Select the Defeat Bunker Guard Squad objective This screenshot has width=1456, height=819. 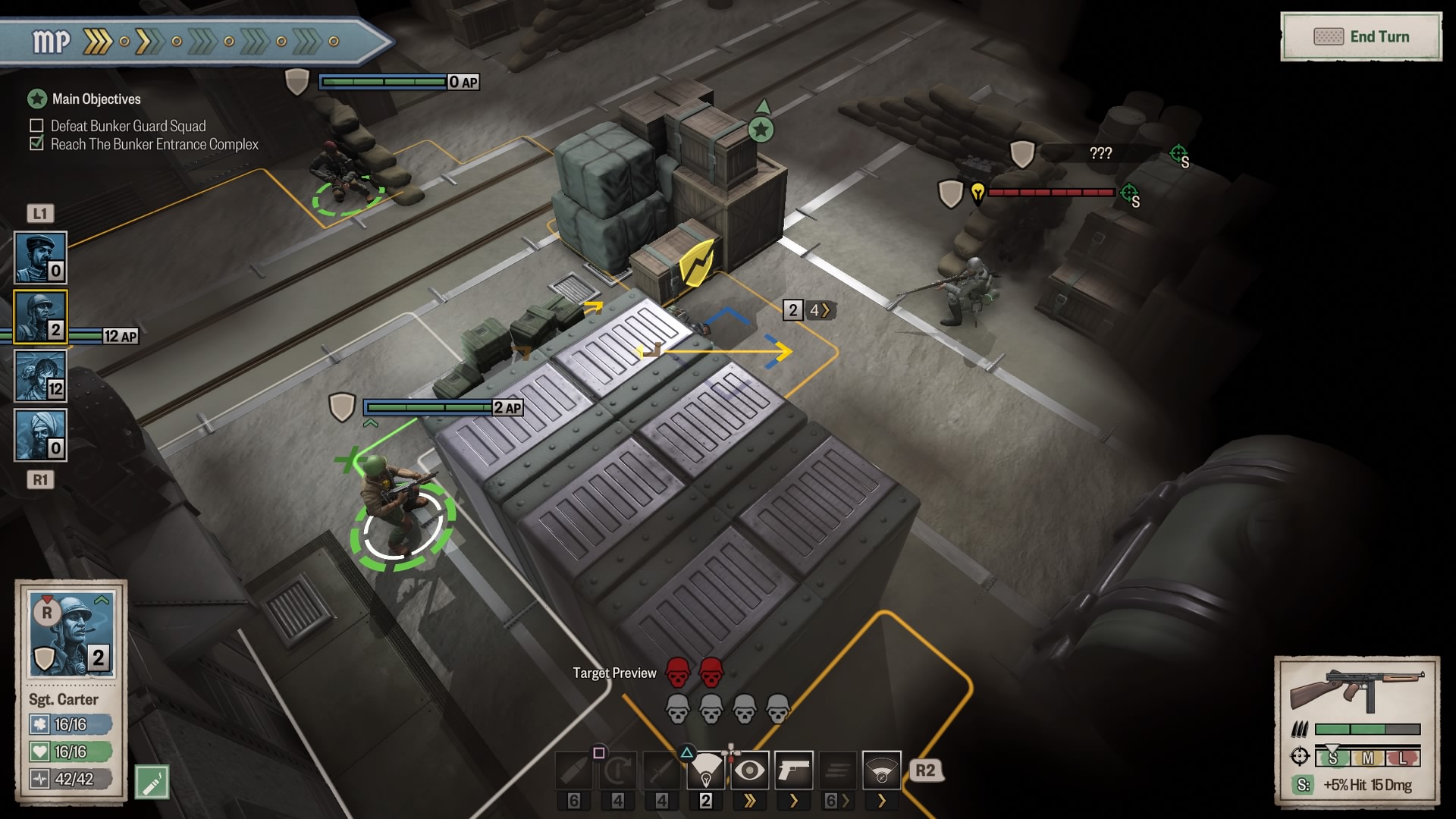pyautogui.click(x=127, y=126)
